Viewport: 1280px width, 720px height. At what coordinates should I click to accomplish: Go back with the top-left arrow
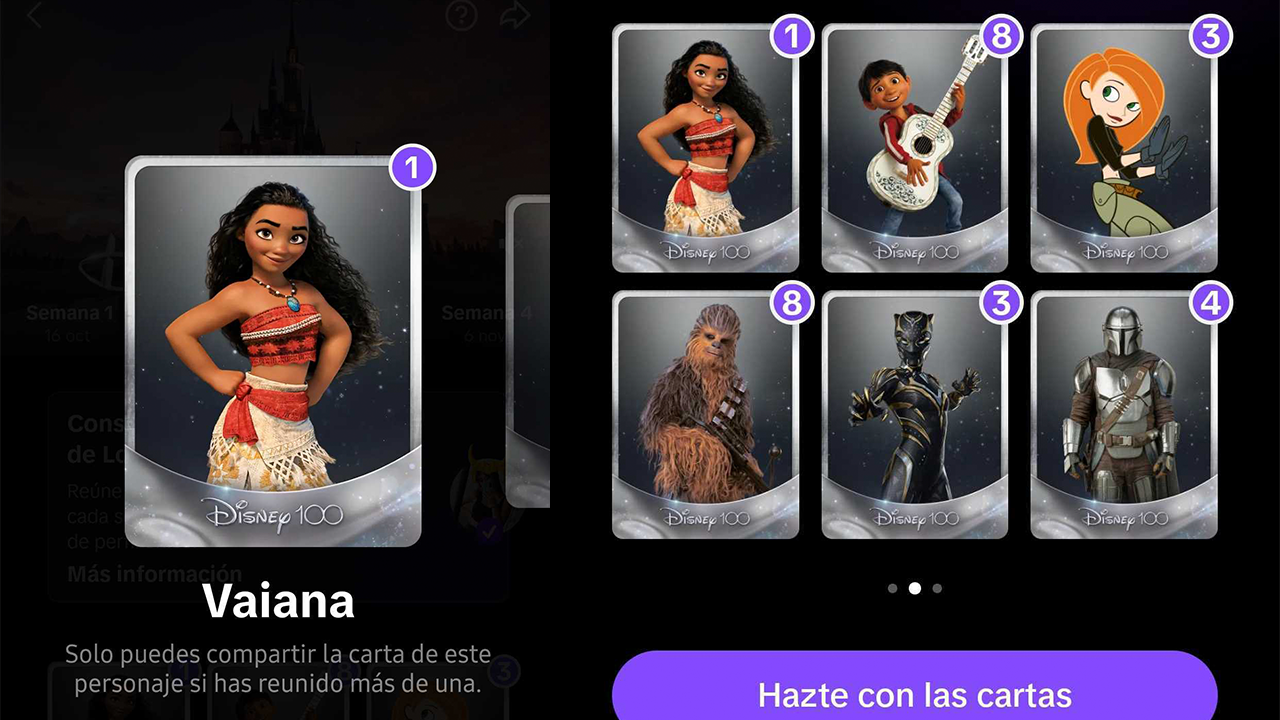click(35, 15)
